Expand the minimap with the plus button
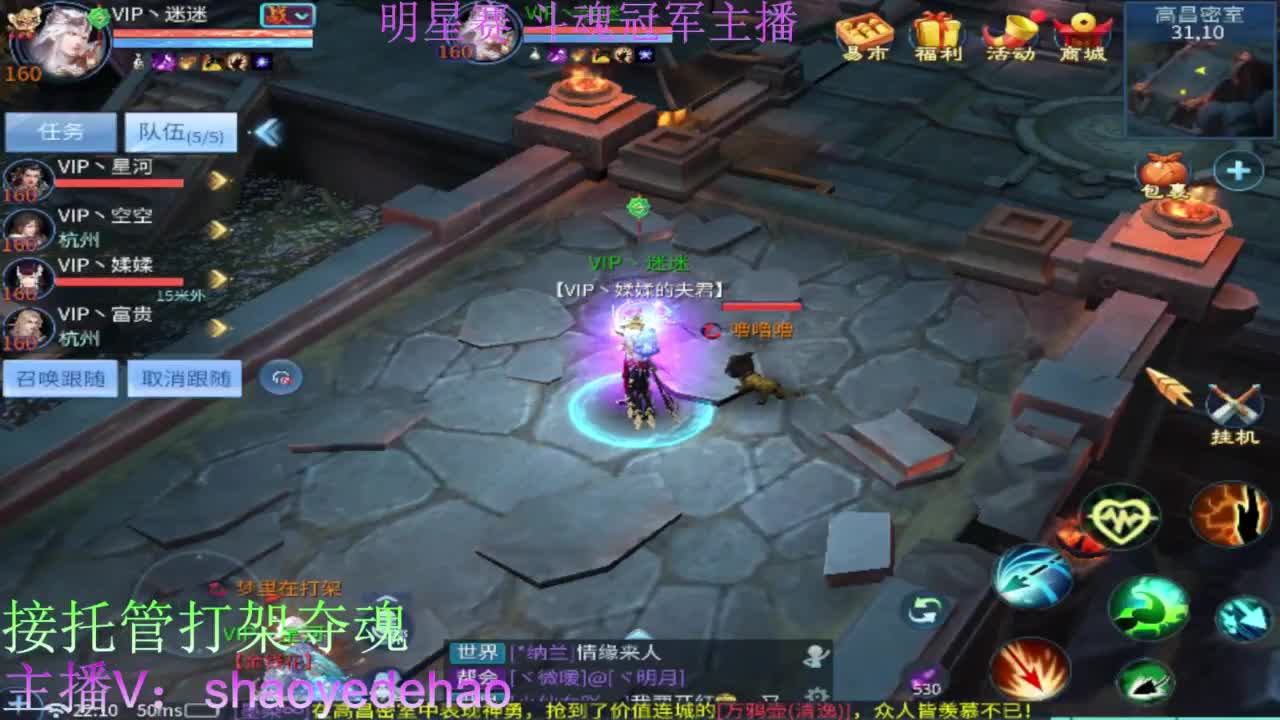Viewport: 1280px width, 720px height. pyautogui.click(x=1236, y=169)
